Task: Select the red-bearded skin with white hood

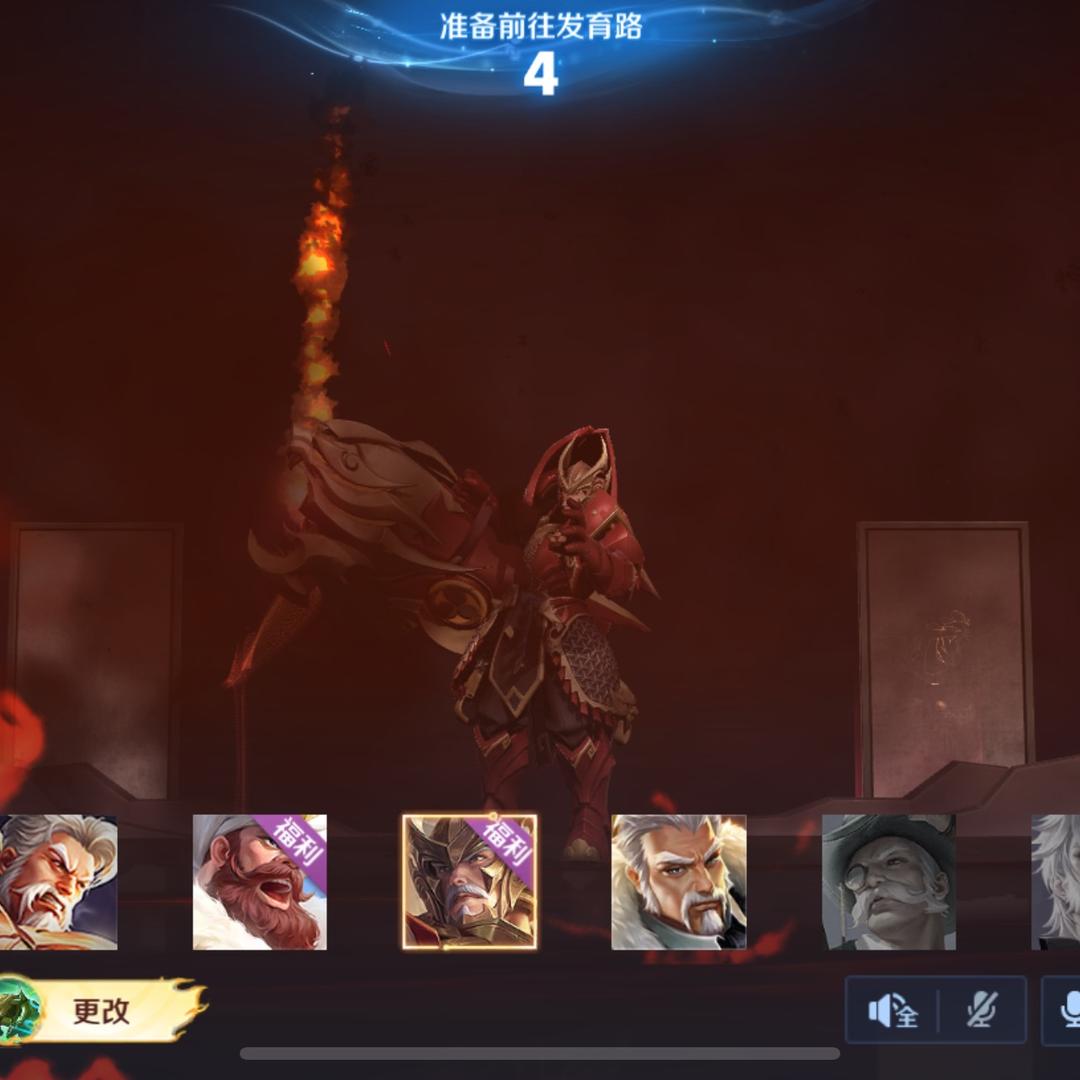Action: [x=259, y=882]
